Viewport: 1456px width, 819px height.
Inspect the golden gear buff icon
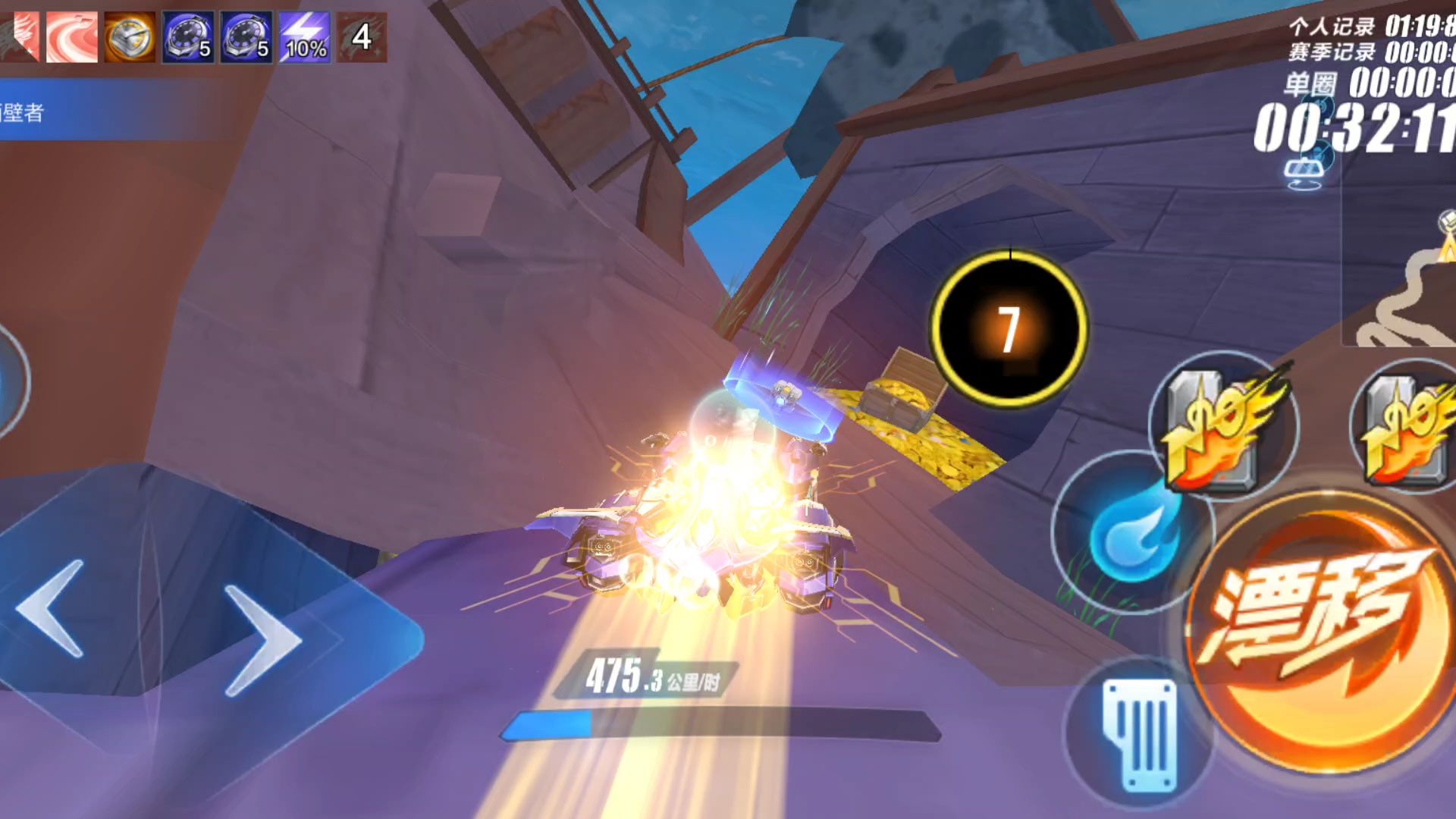coord(130,37)
